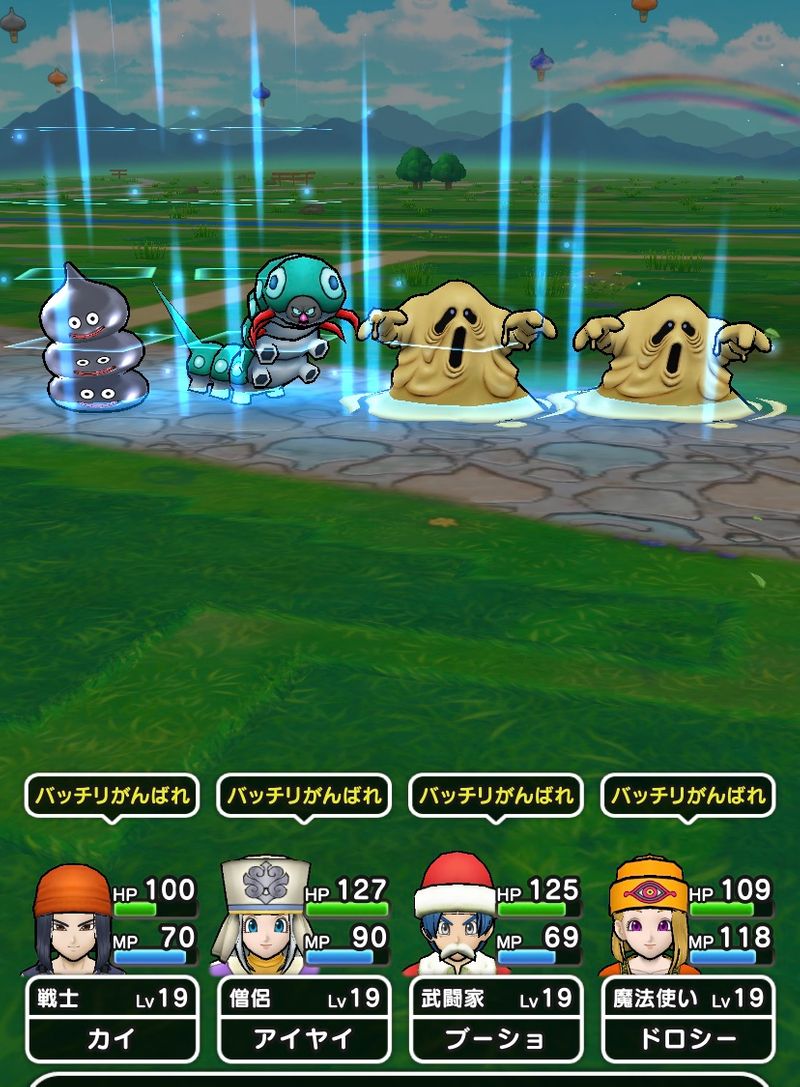800x1087 pixels.
Task: Tap mage ドロシー's character panel
Action: click(x=688, y=1018)
